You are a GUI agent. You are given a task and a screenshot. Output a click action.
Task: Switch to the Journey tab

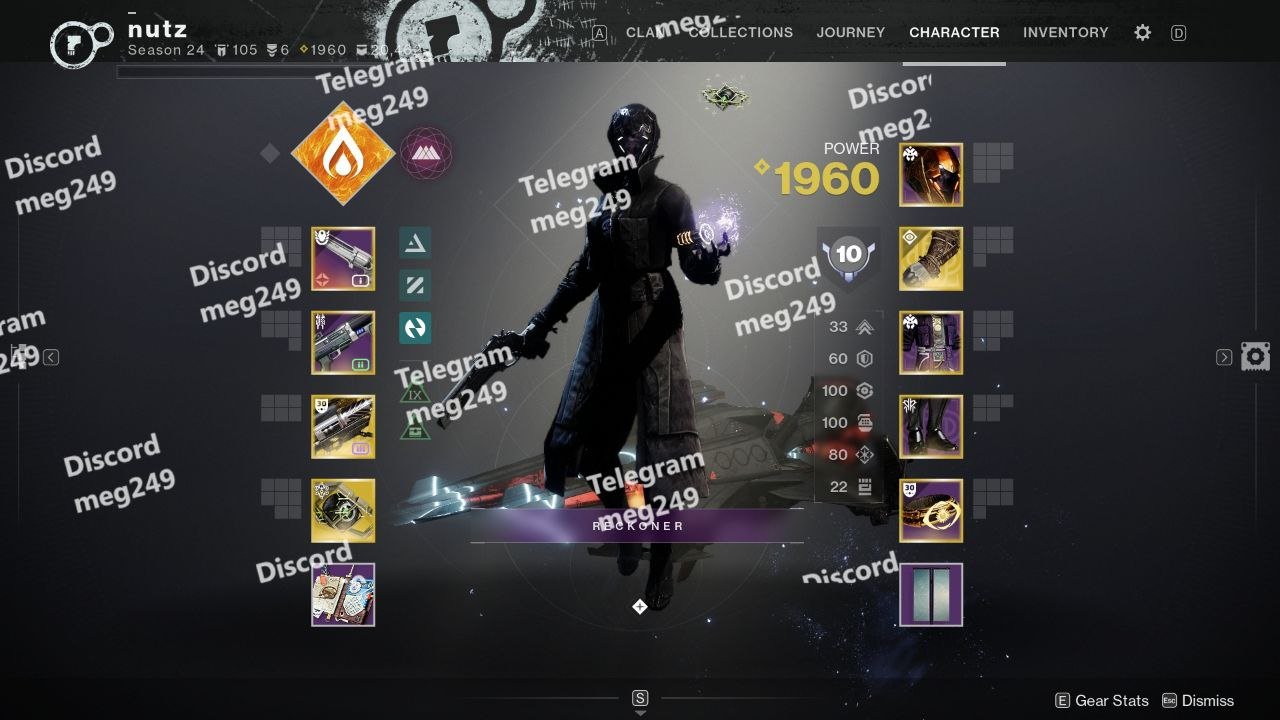coord(850,32)
